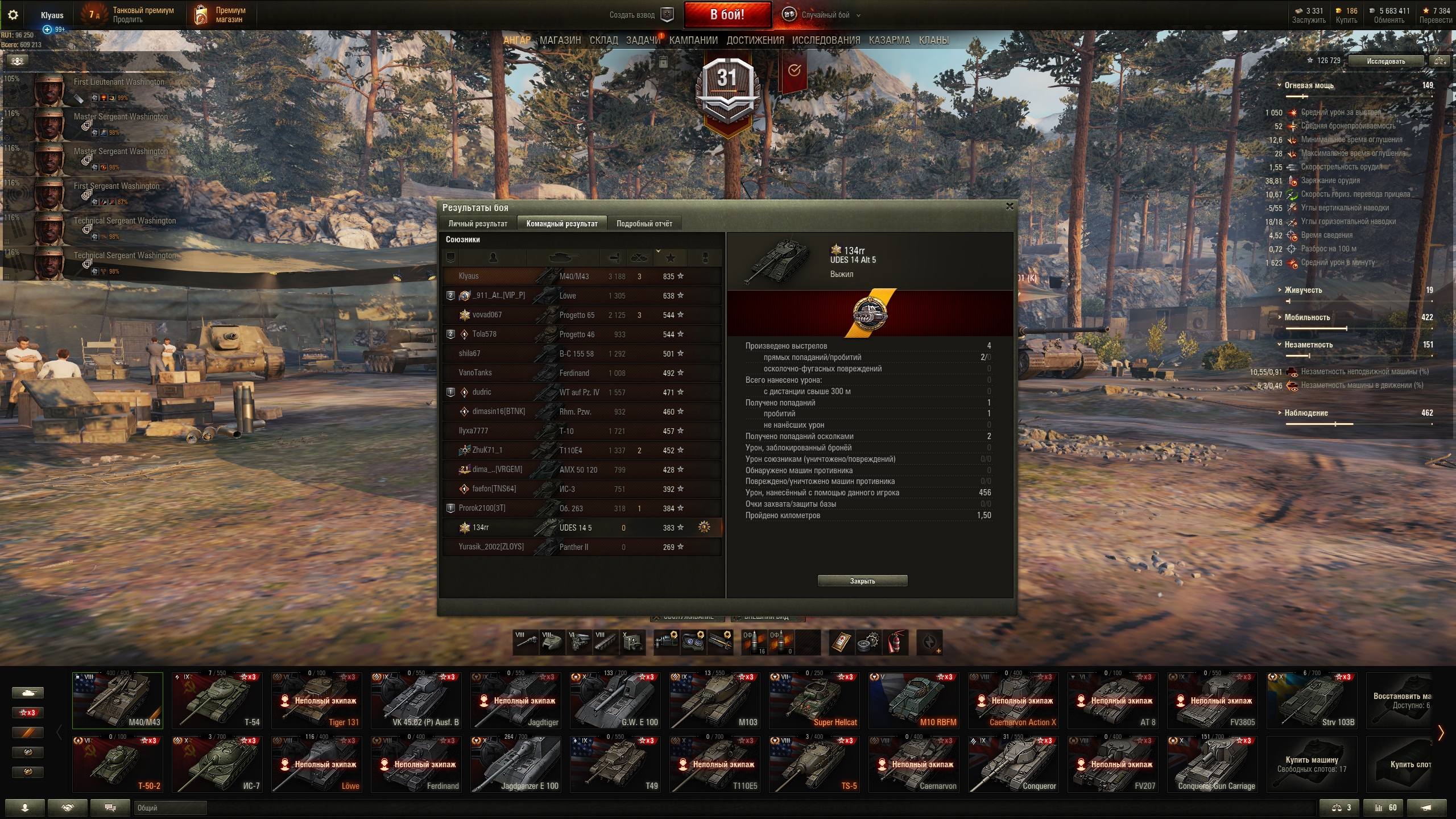Close the battle results window
This screenshot has height=819, width=1456.
pyautogui.click(x=1010, y=206)
